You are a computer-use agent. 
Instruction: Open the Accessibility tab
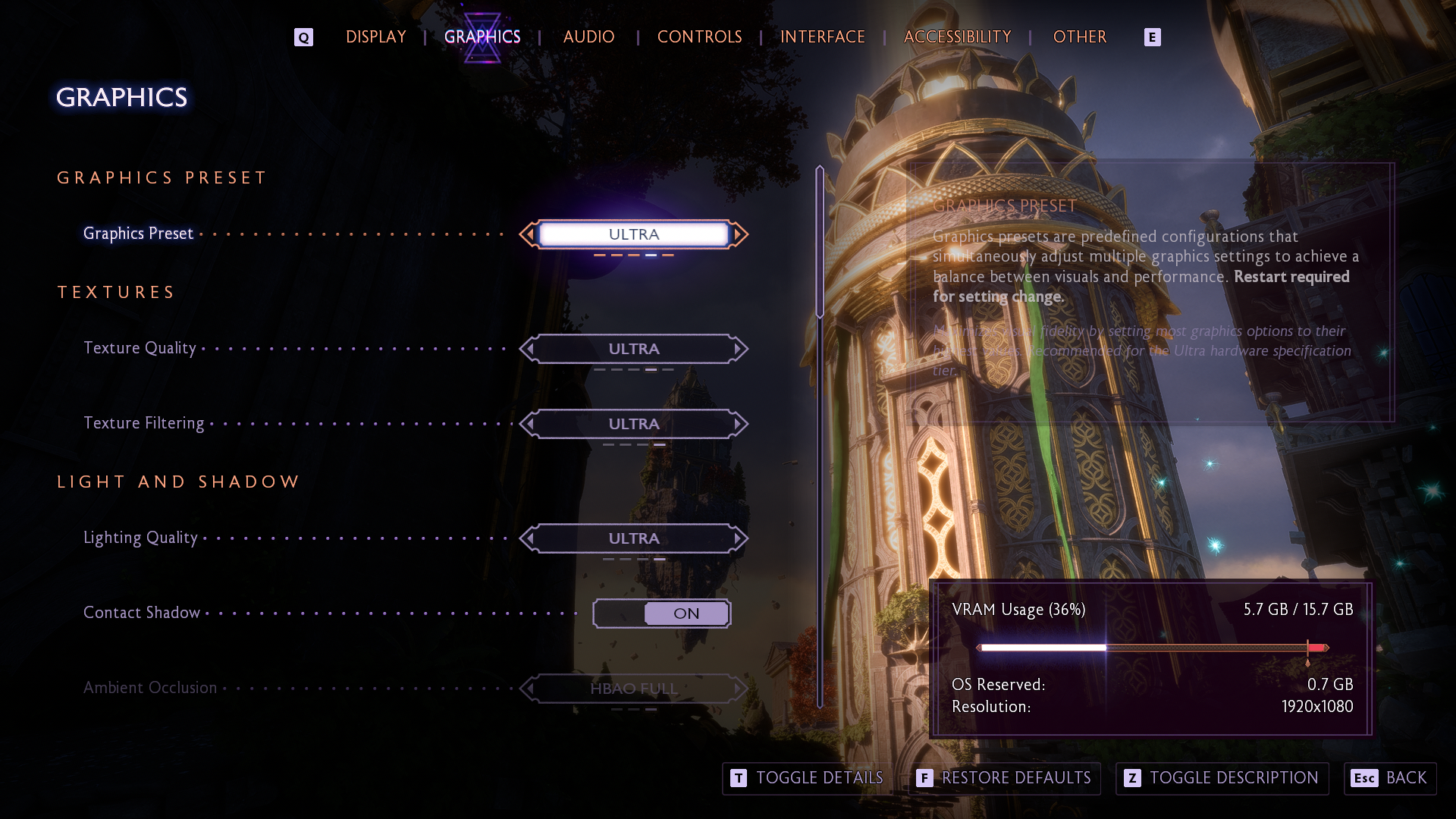(x=957, y=37)
